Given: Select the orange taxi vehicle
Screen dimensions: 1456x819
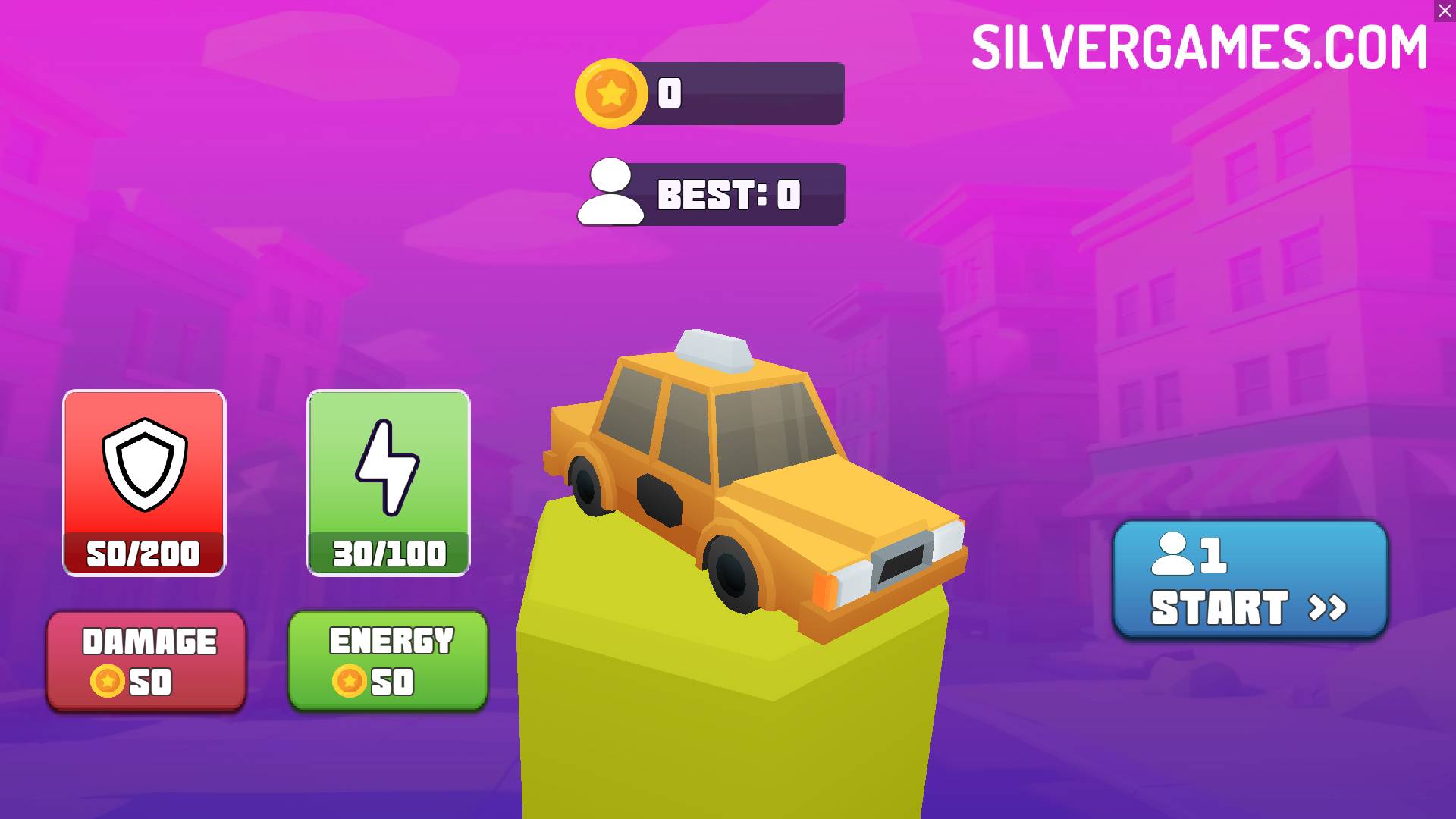Looking at the screenshot, I should 751,478.
